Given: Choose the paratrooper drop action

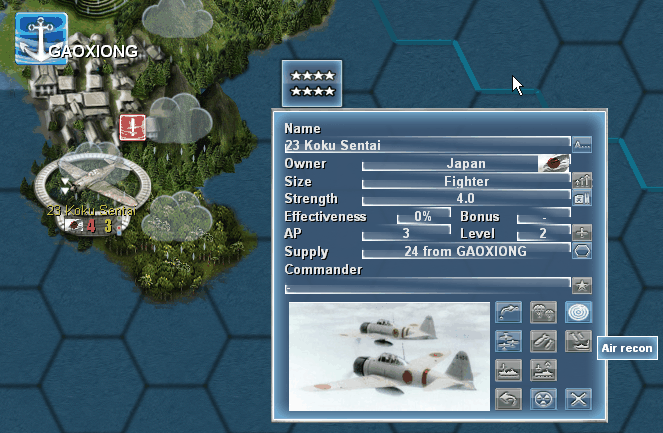Looking at the screenshot, I should 543,313.
